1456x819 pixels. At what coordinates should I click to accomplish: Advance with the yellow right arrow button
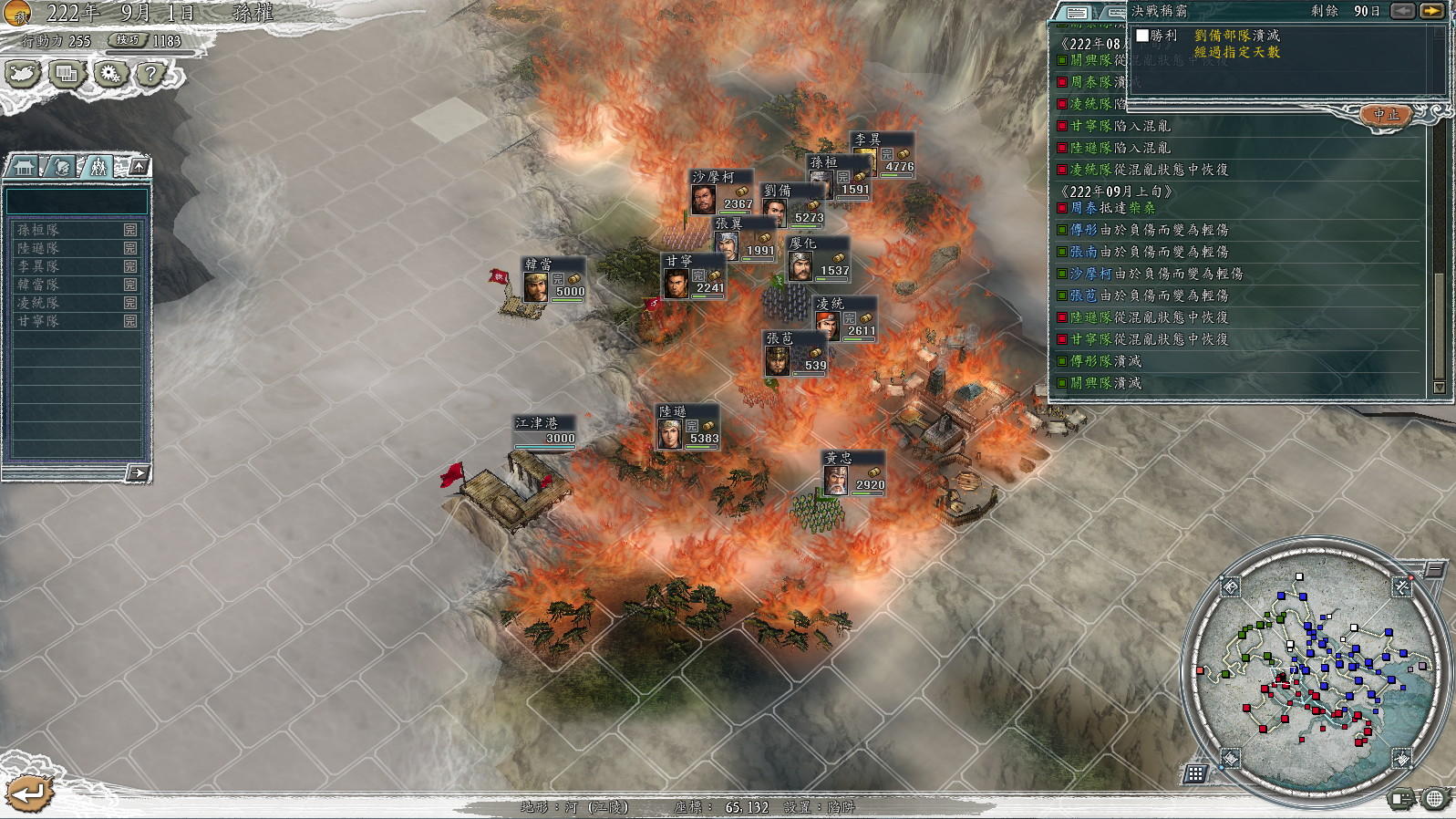(1431, 11)
